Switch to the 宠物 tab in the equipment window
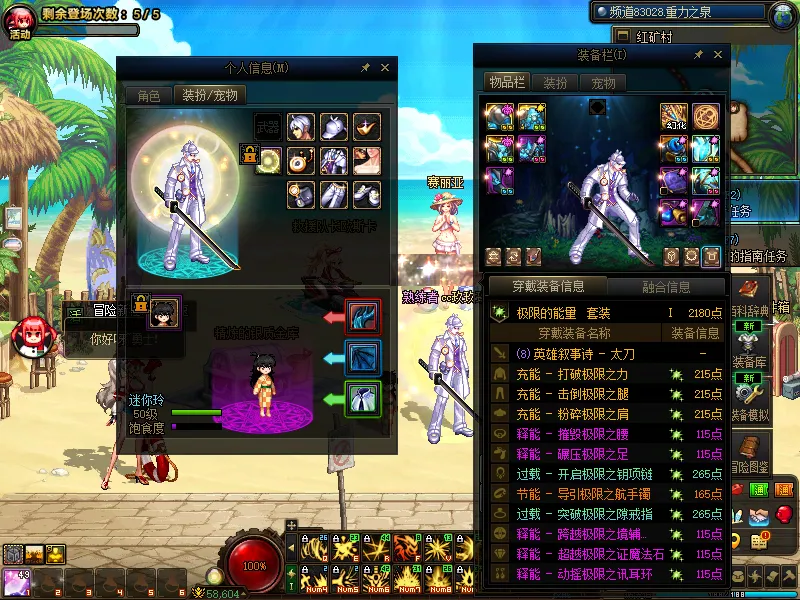This screenshot has height=600, width=800. point(603,83)
